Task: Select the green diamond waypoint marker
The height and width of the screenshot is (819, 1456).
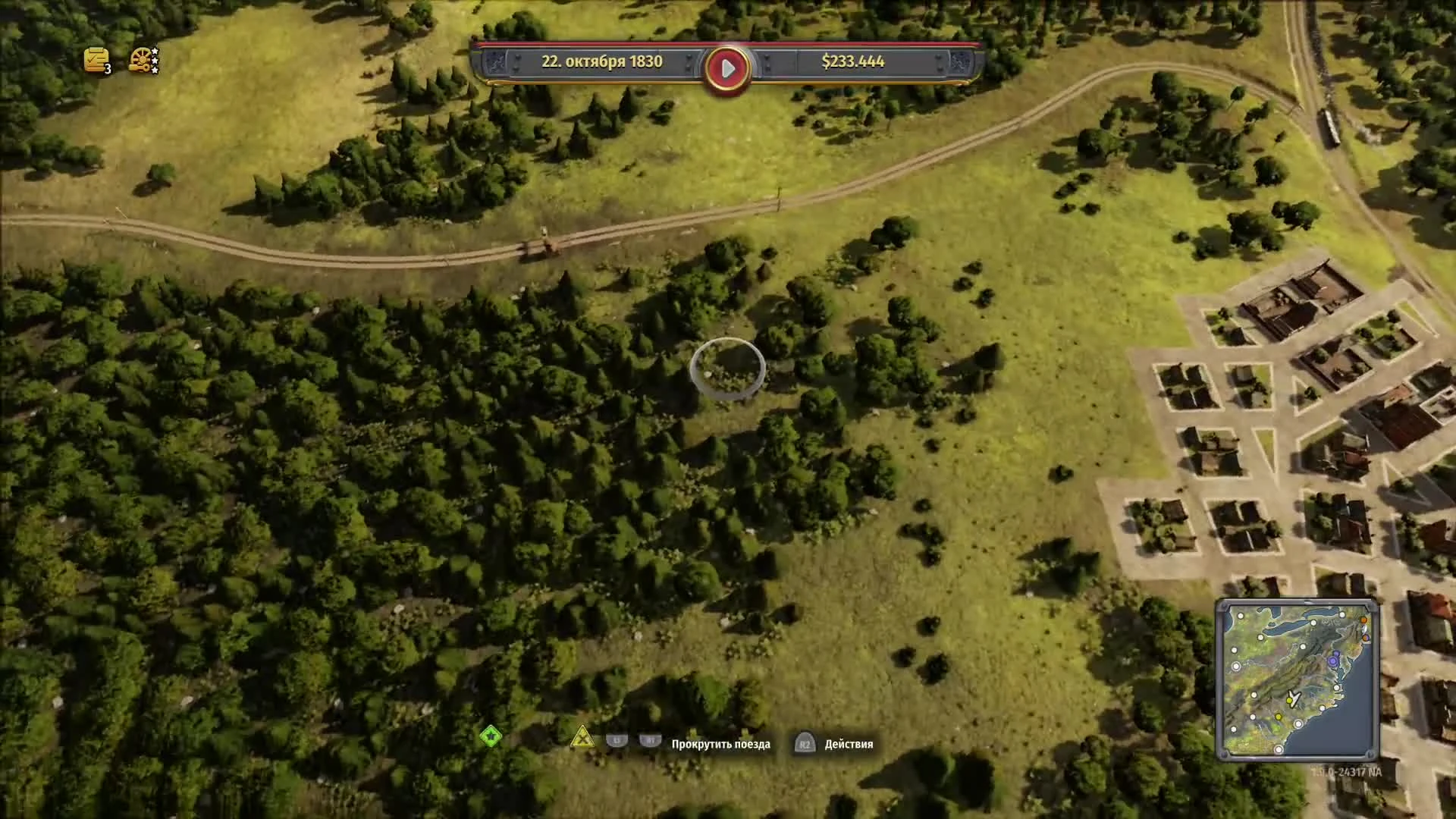Action: [x=491, y=735]
